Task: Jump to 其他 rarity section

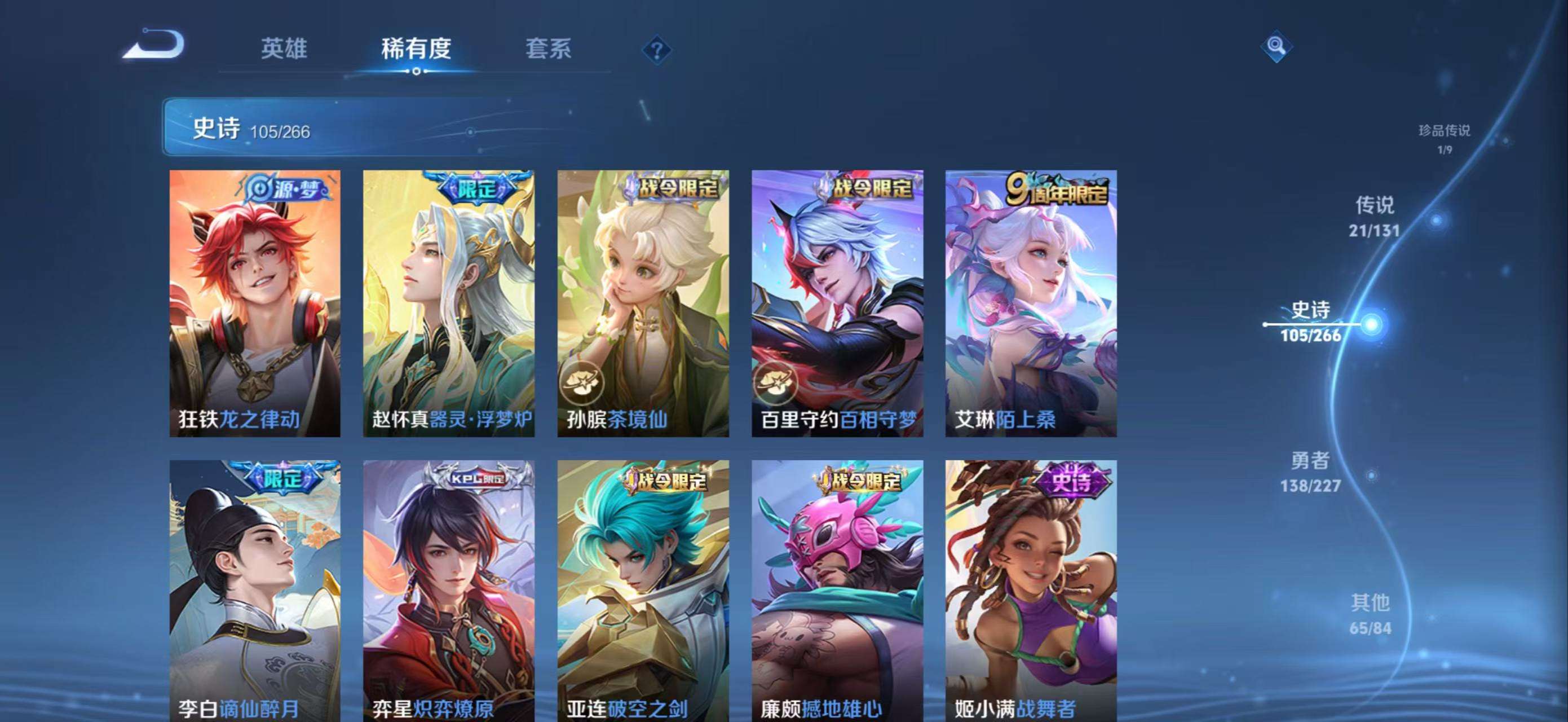Action: click(x=1370, y=614)
